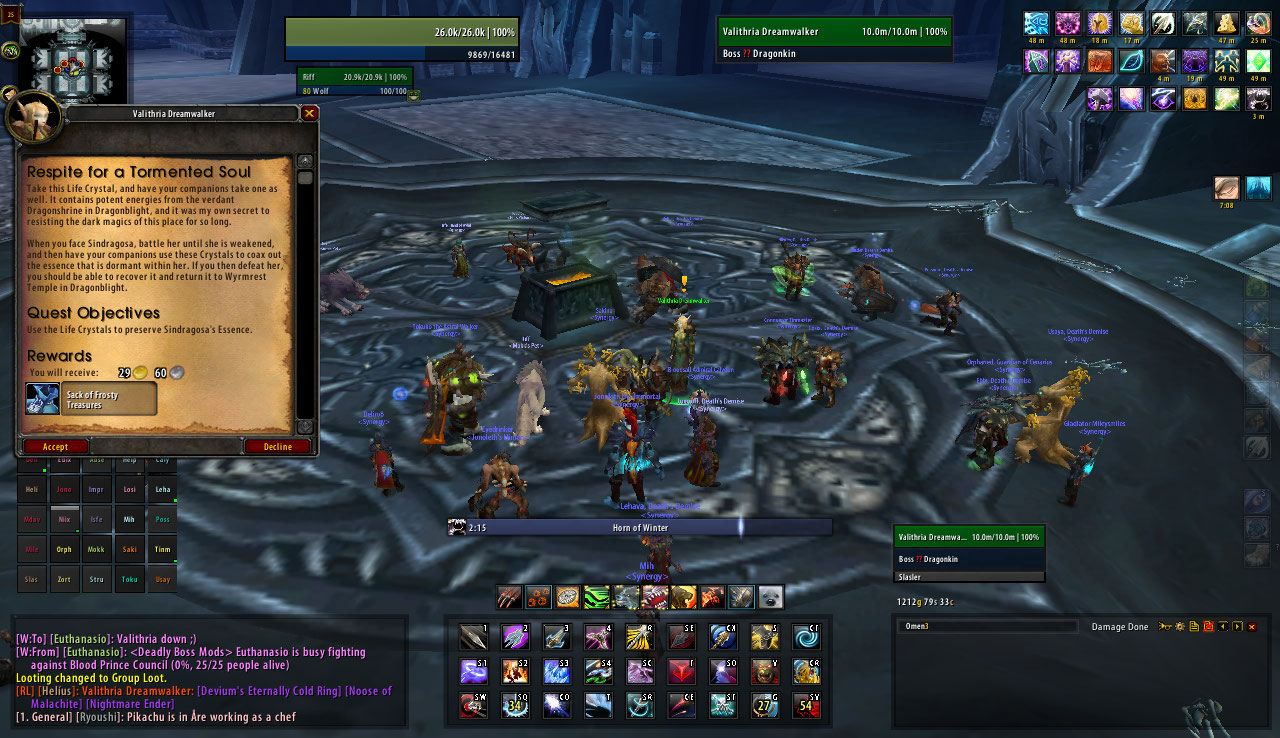This screenshot has height=738, width=1280.
Task: Toggle the green tiger-stripe pet ability
Action: click(x=597, y=598)
